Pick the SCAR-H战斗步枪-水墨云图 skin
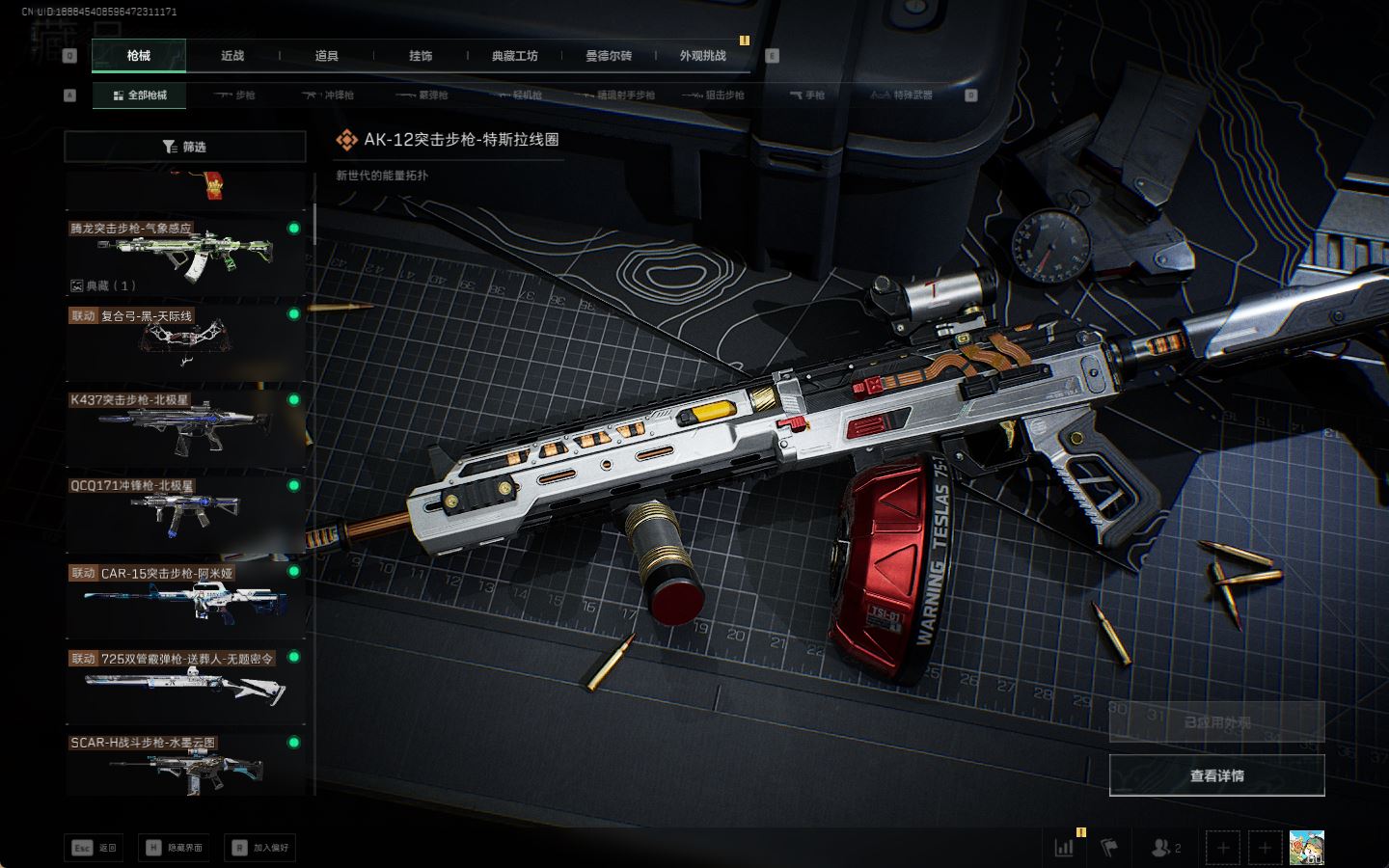The height and width of the screenshot is (868, 1389). [184, 765]
